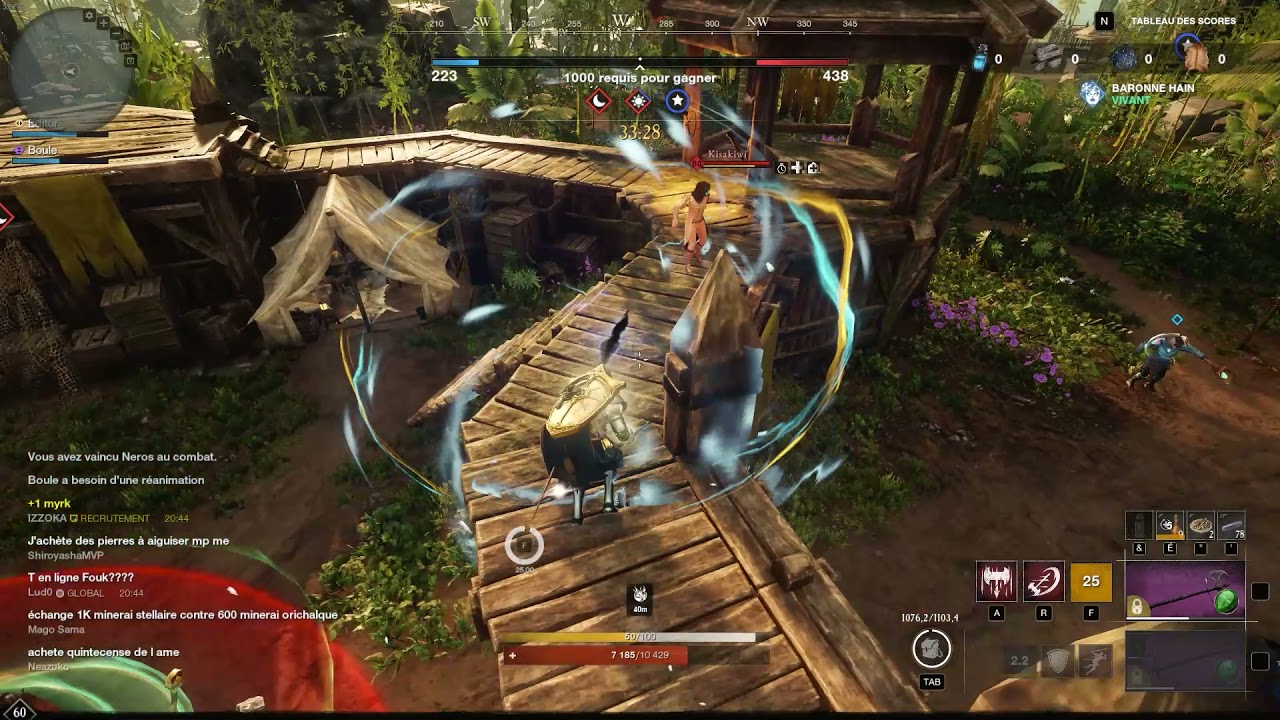Use the potion consumable slot

pyautogui.click(x=1170, y=525)
